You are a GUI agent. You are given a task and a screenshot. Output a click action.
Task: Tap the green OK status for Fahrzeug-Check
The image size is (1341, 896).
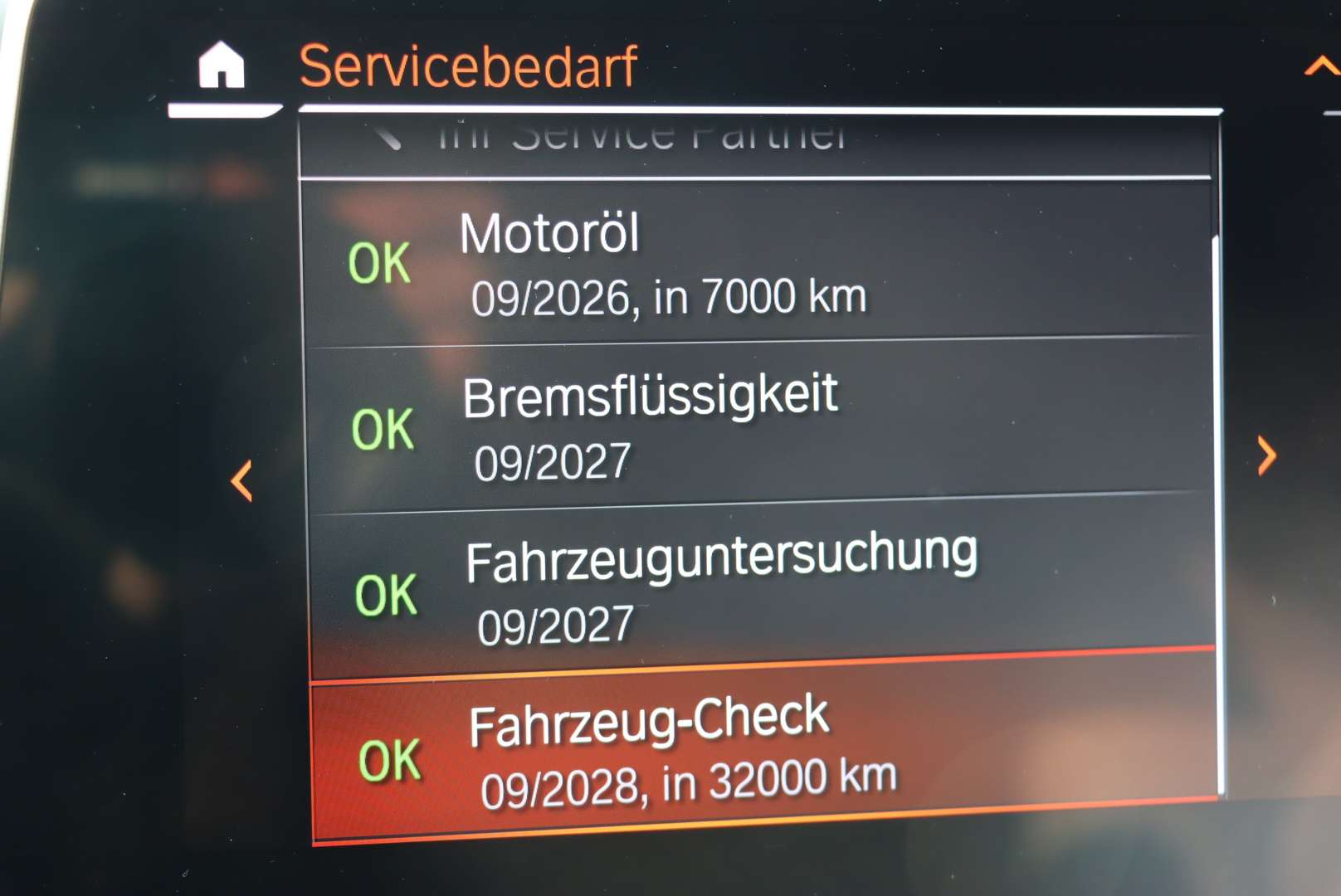[390, 757]
